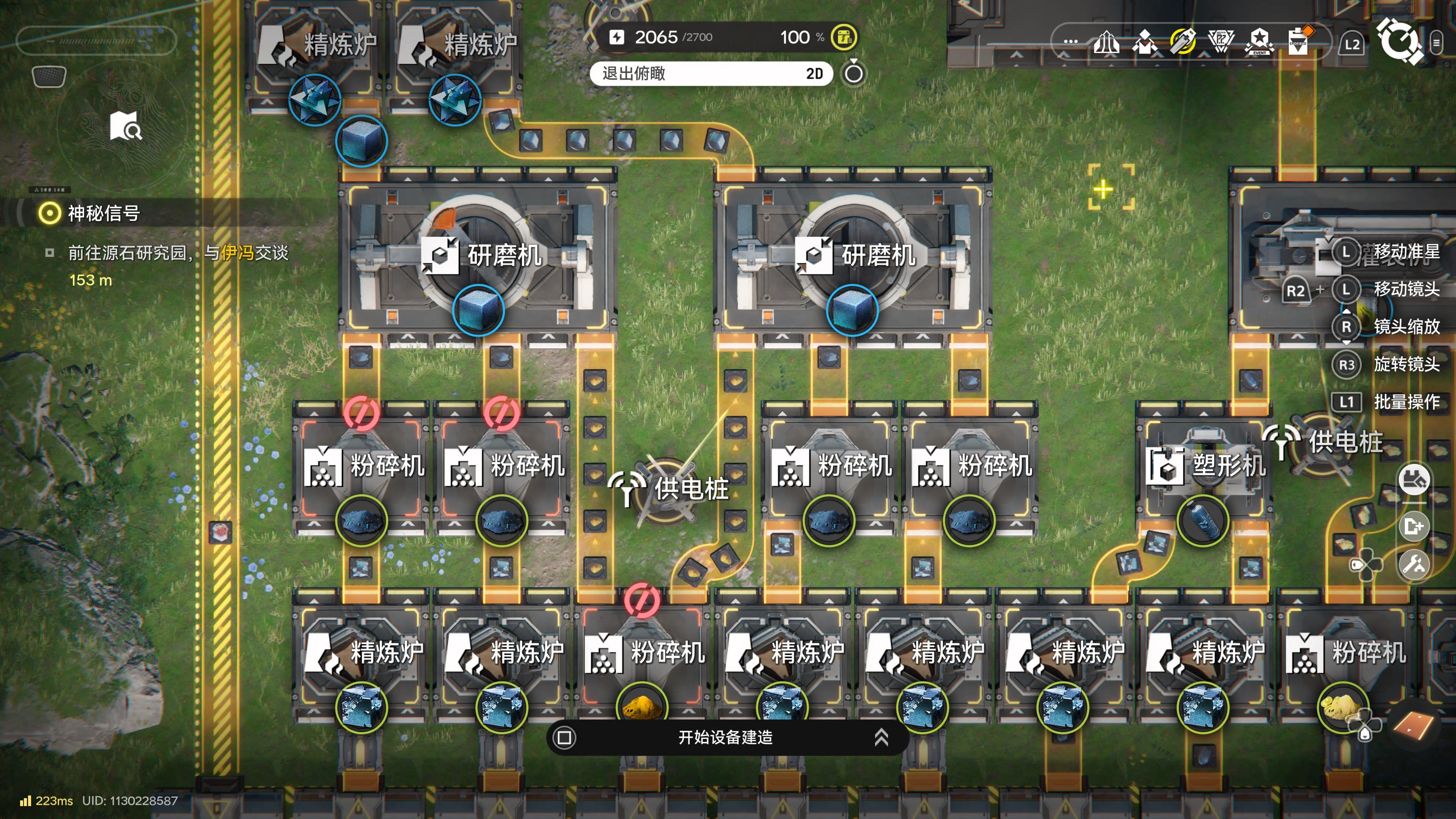Select the wrench dismantle tool

1414,564
